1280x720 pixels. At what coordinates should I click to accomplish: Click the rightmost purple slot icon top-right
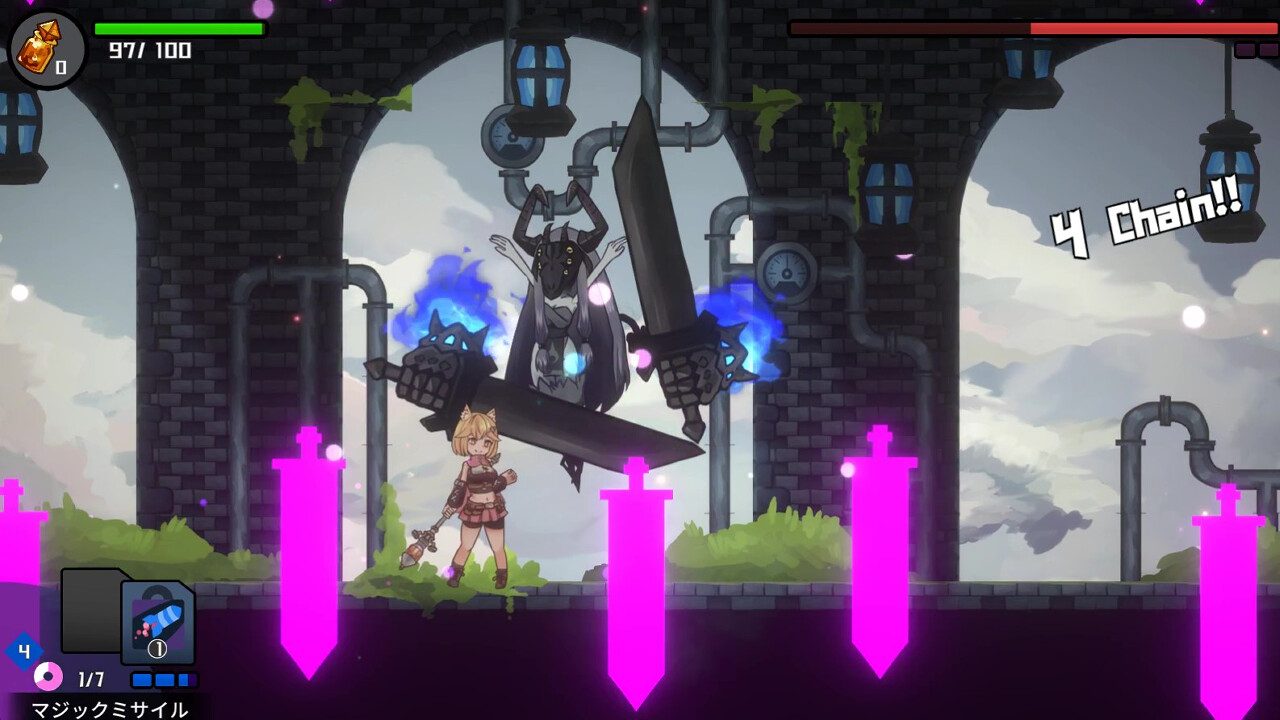point(1271,49)
